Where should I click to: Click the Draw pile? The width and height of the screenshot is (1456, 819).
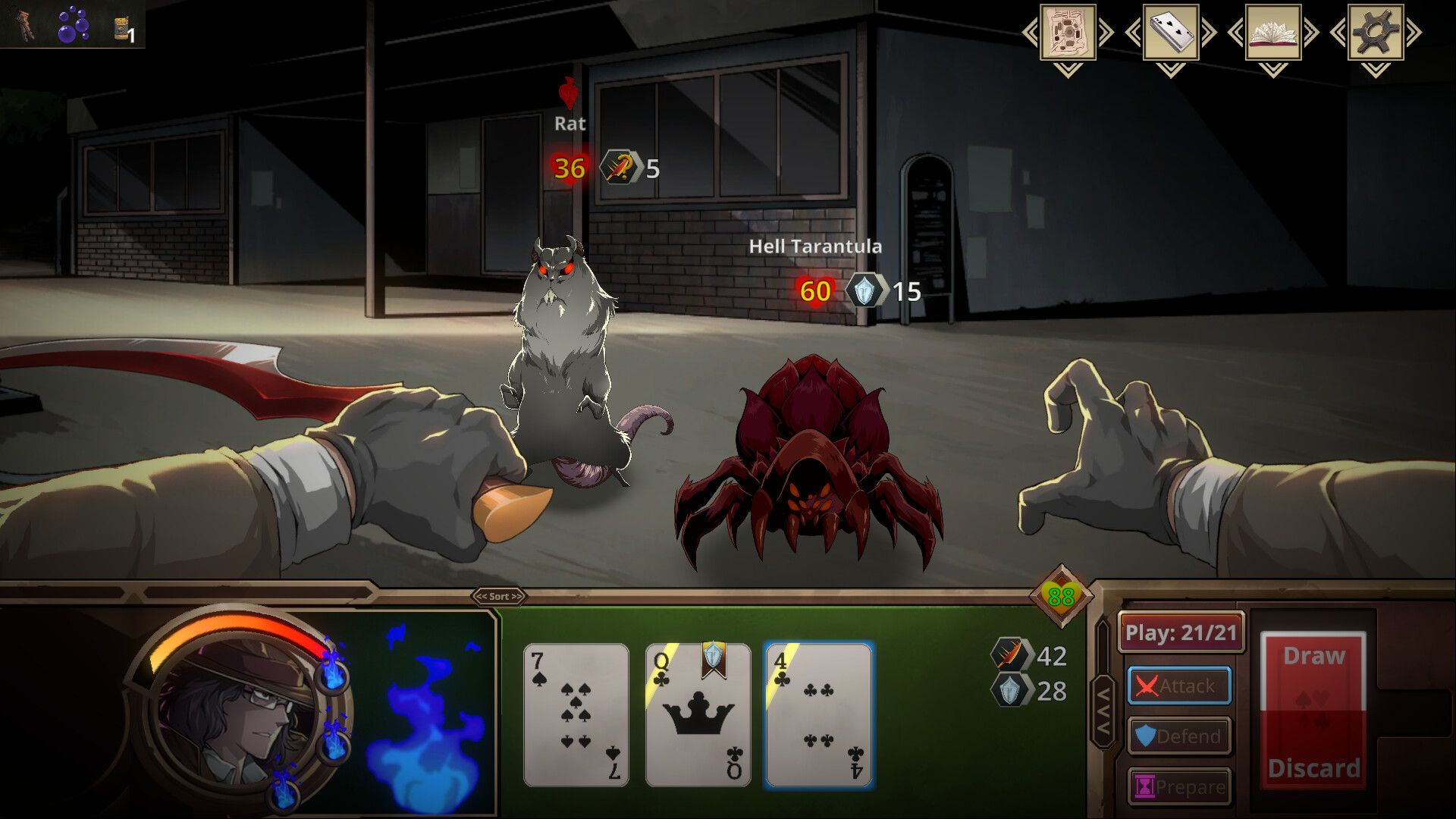(x=1314, y=655)
